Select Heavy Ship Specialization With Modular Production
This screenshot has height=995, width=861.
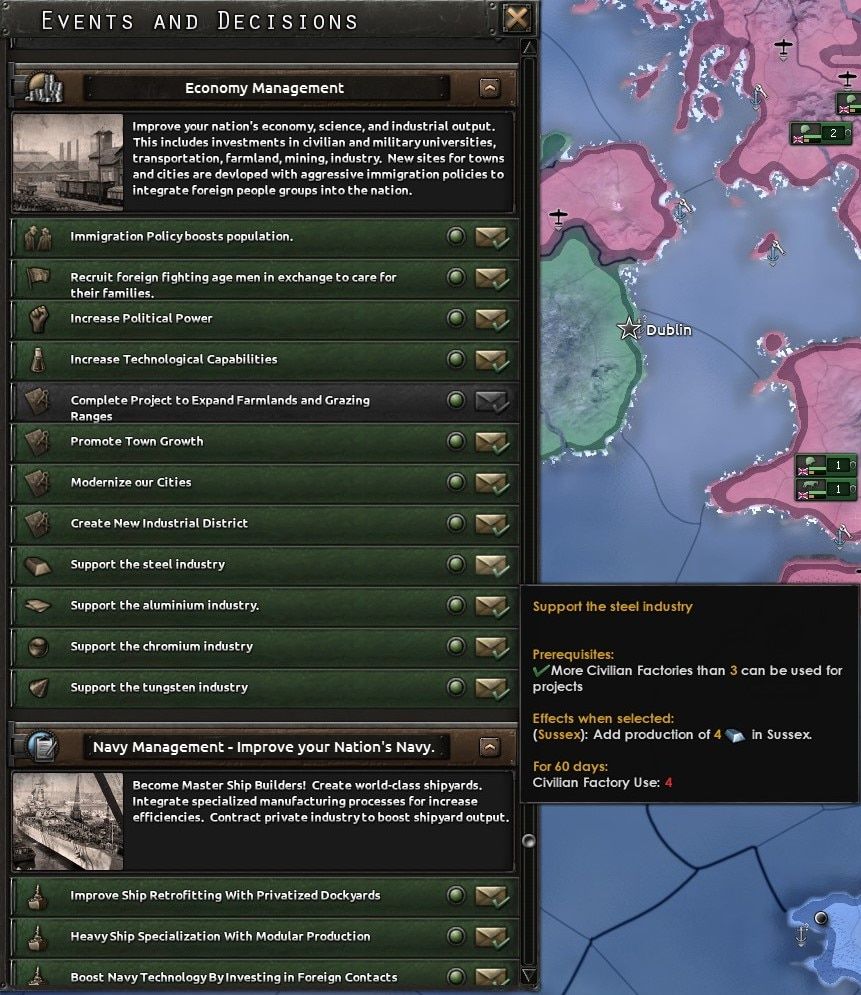491,937
